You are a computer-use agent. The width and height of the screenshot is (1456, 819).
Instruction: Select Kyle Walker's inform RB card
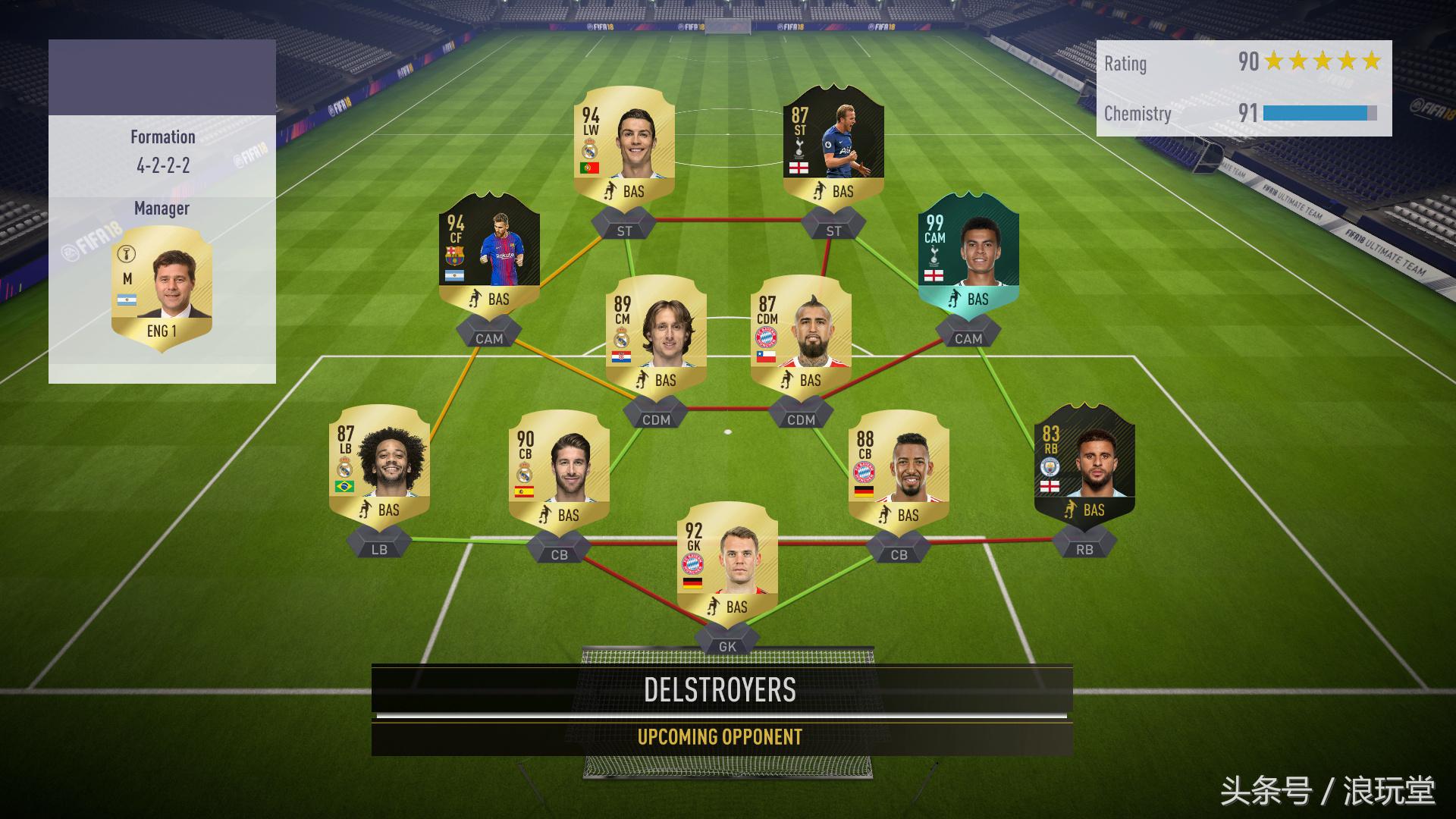1084,466
